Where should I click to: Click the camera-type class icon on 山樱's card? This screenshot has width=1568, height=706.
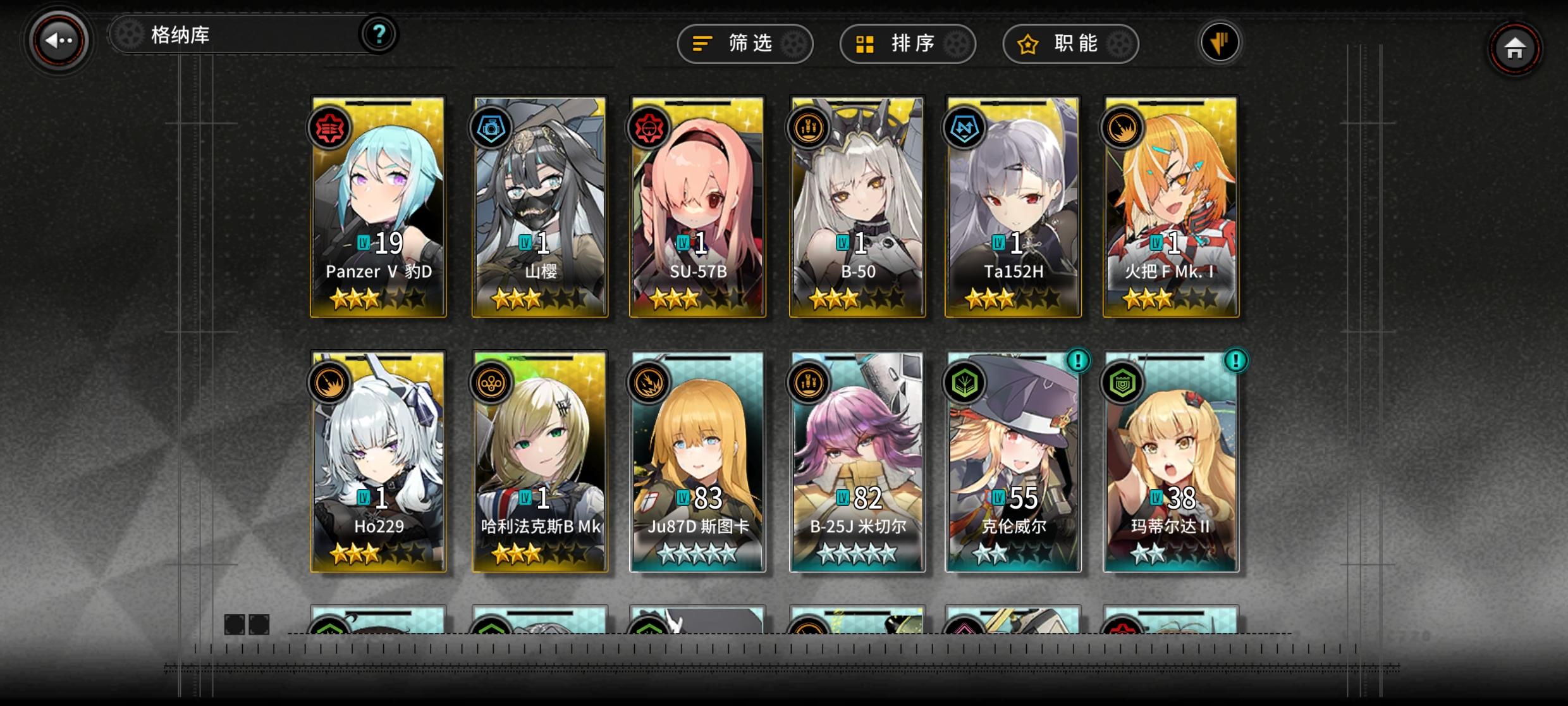(x=491, y=128)
